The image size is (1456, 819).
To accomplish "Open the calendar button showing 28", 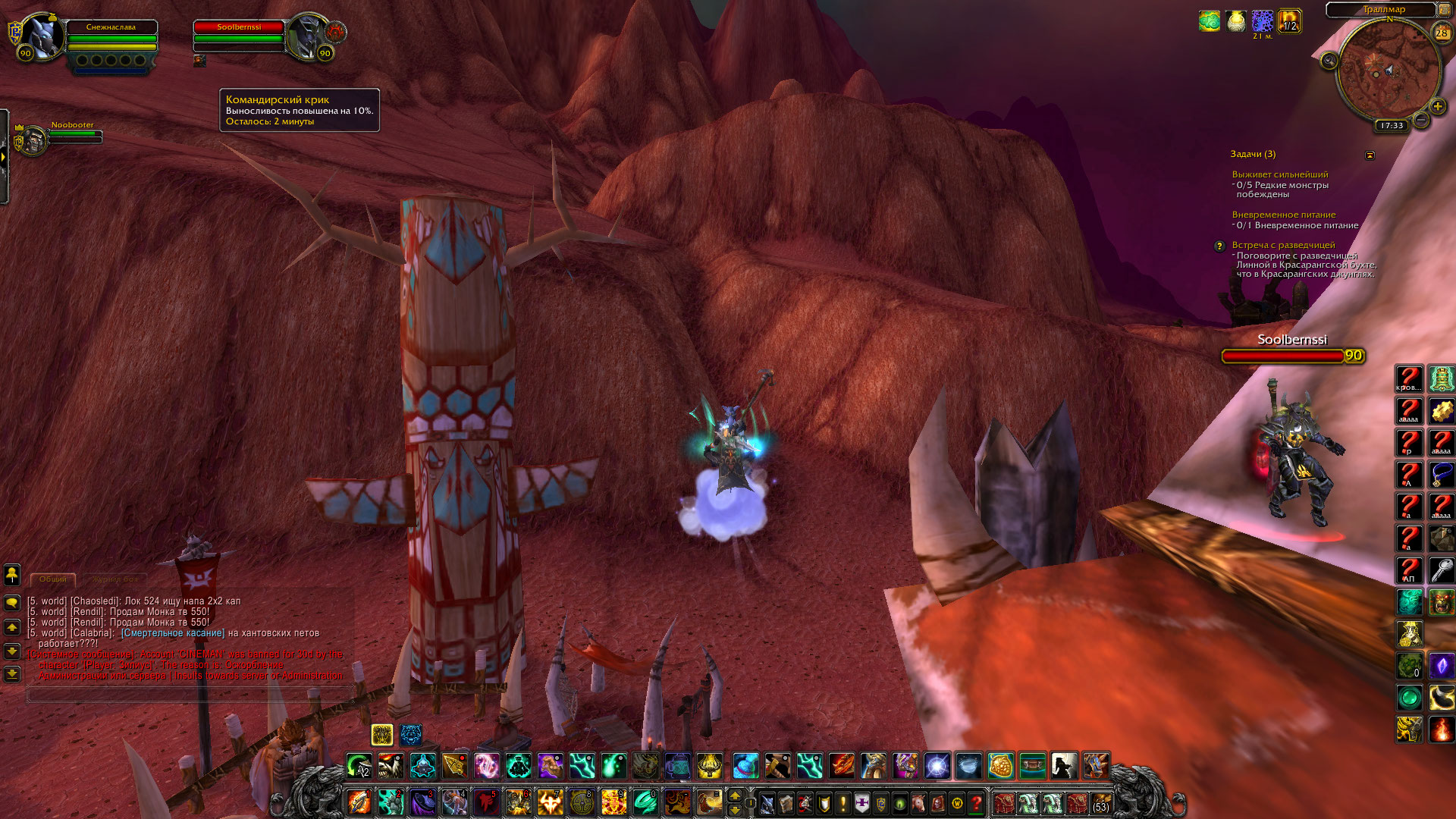I will coord(1441,33).
